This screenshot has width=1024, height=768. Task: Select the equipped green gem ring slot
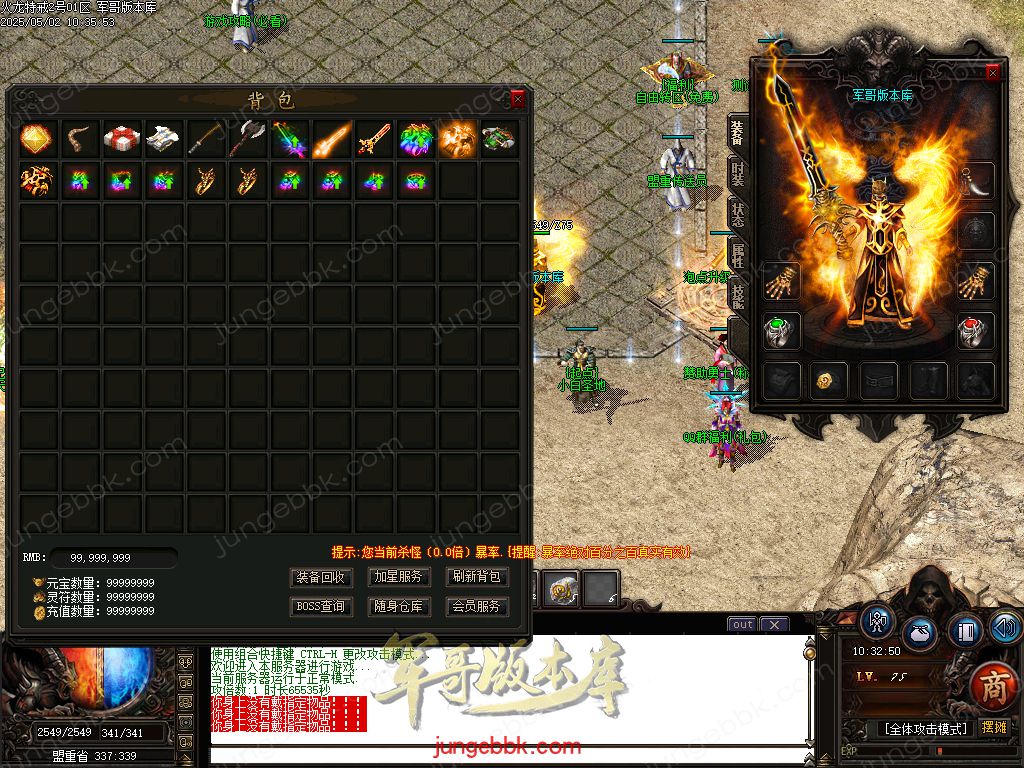pos(781,331)
